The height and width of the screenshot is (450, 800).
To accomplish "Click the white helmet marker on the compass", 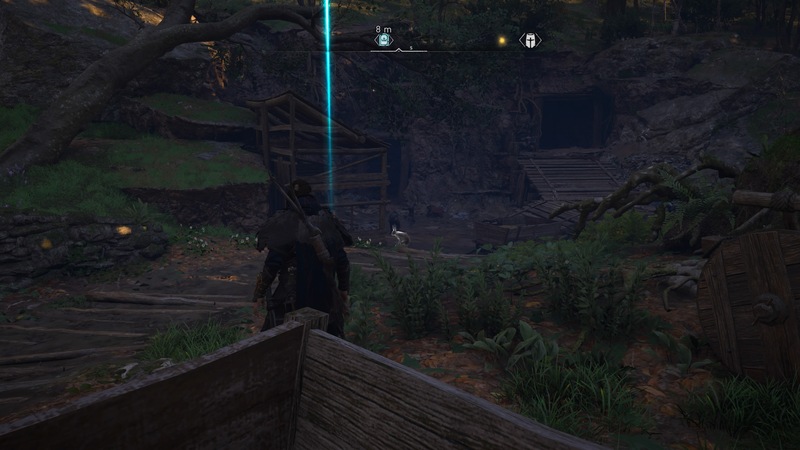I will tap(529, 41).
